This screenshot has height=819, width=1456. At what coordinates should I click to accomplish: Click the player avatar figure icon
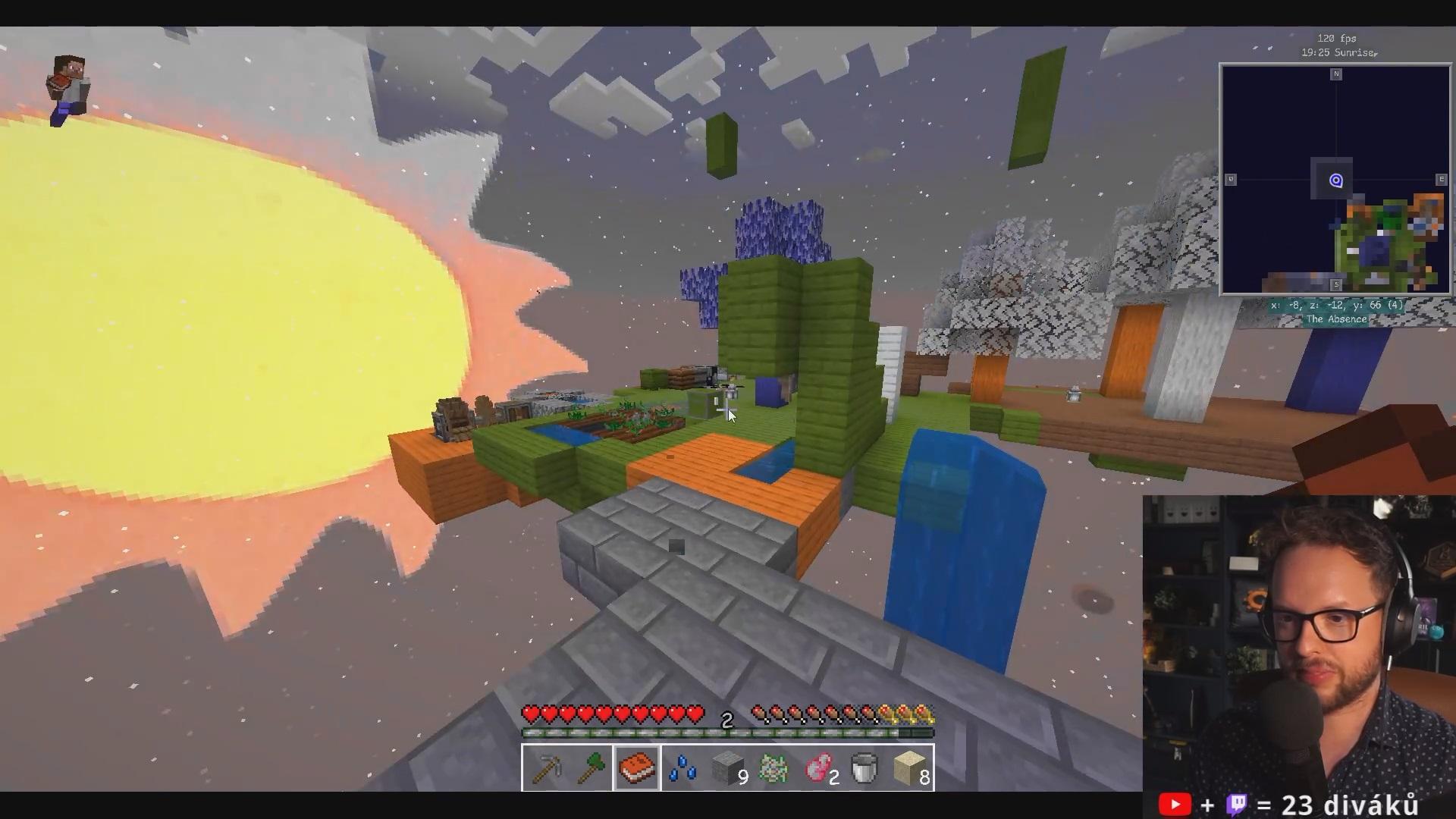pos(68,89)
